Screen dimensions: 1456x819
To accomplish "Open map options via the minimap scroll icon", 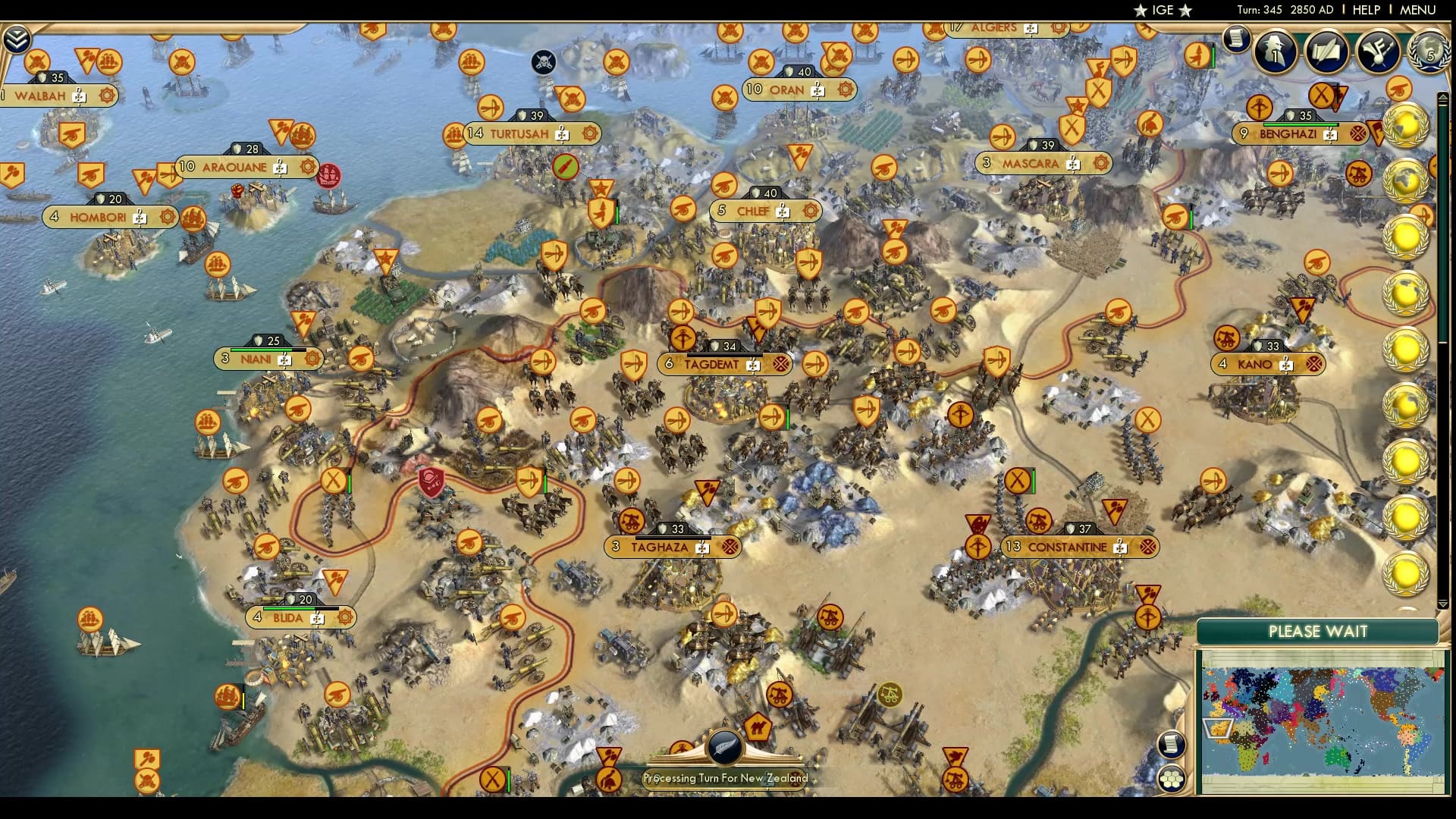I will click(1172, 744).
